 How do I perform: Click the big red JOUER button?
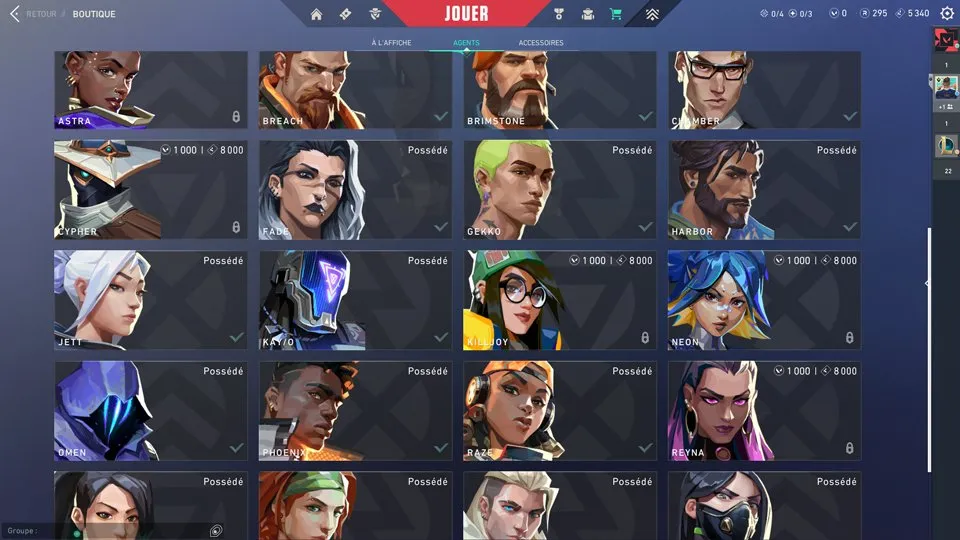(466, 14)
